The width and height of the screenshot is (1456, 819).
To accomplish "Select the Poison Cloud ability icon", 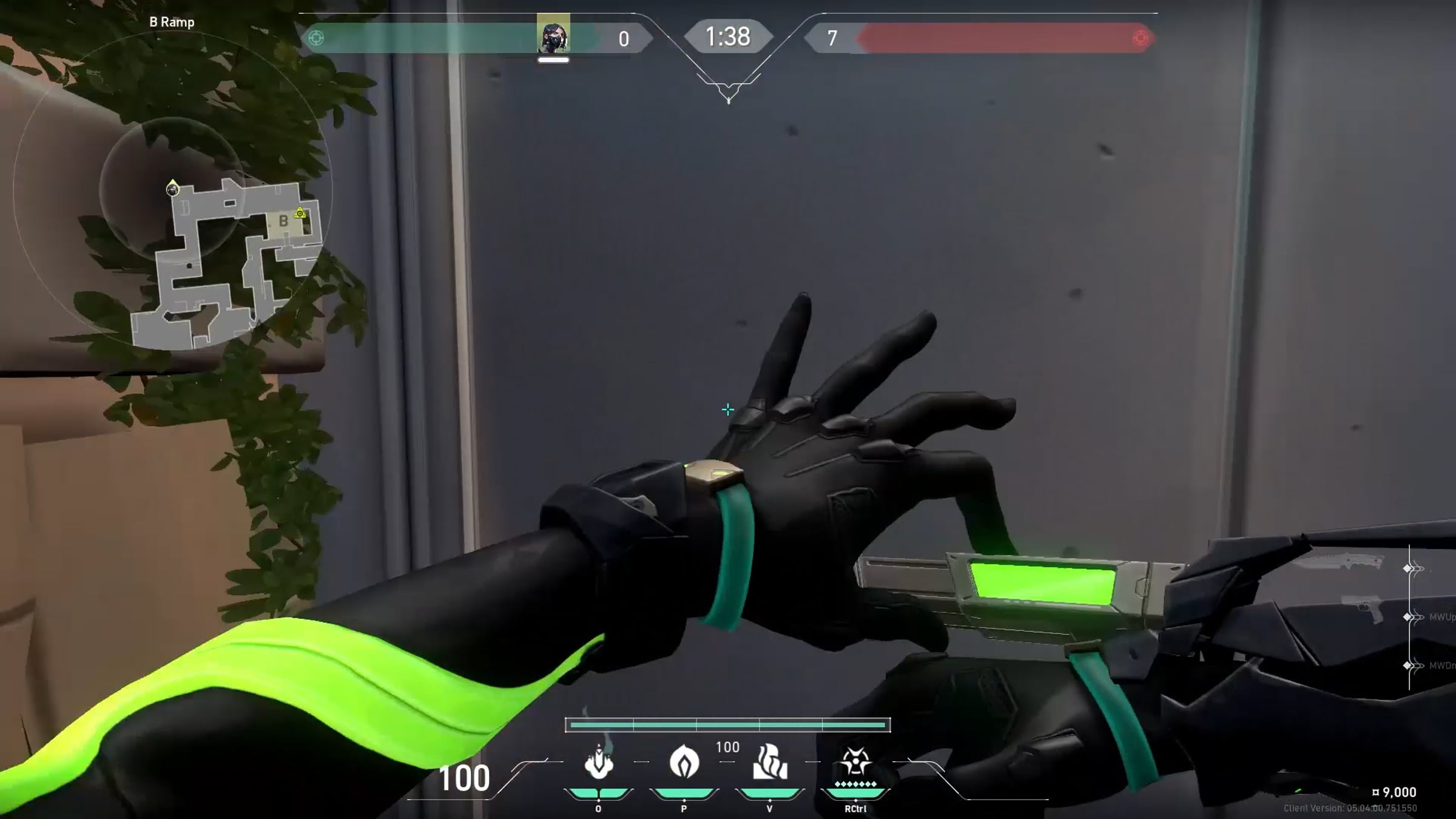I will 684,762.
